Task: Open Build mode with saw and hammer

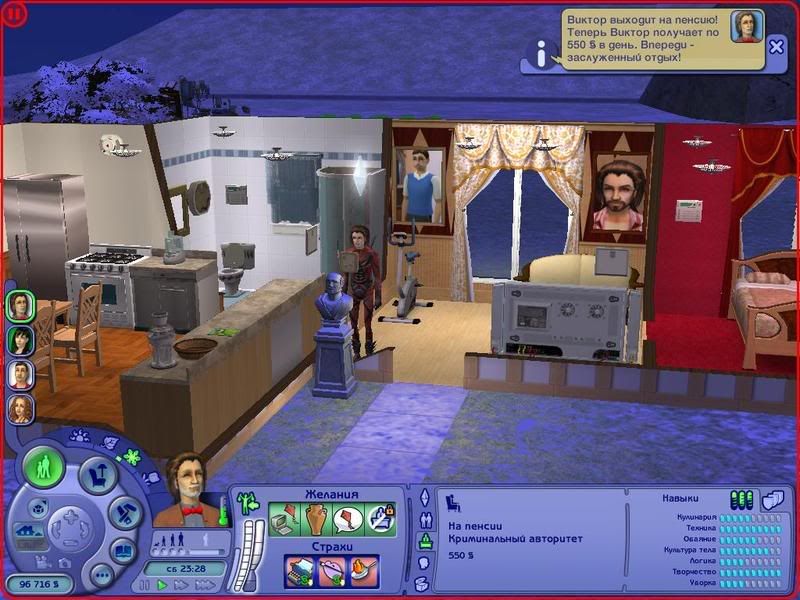Action: tap(122, 511)
